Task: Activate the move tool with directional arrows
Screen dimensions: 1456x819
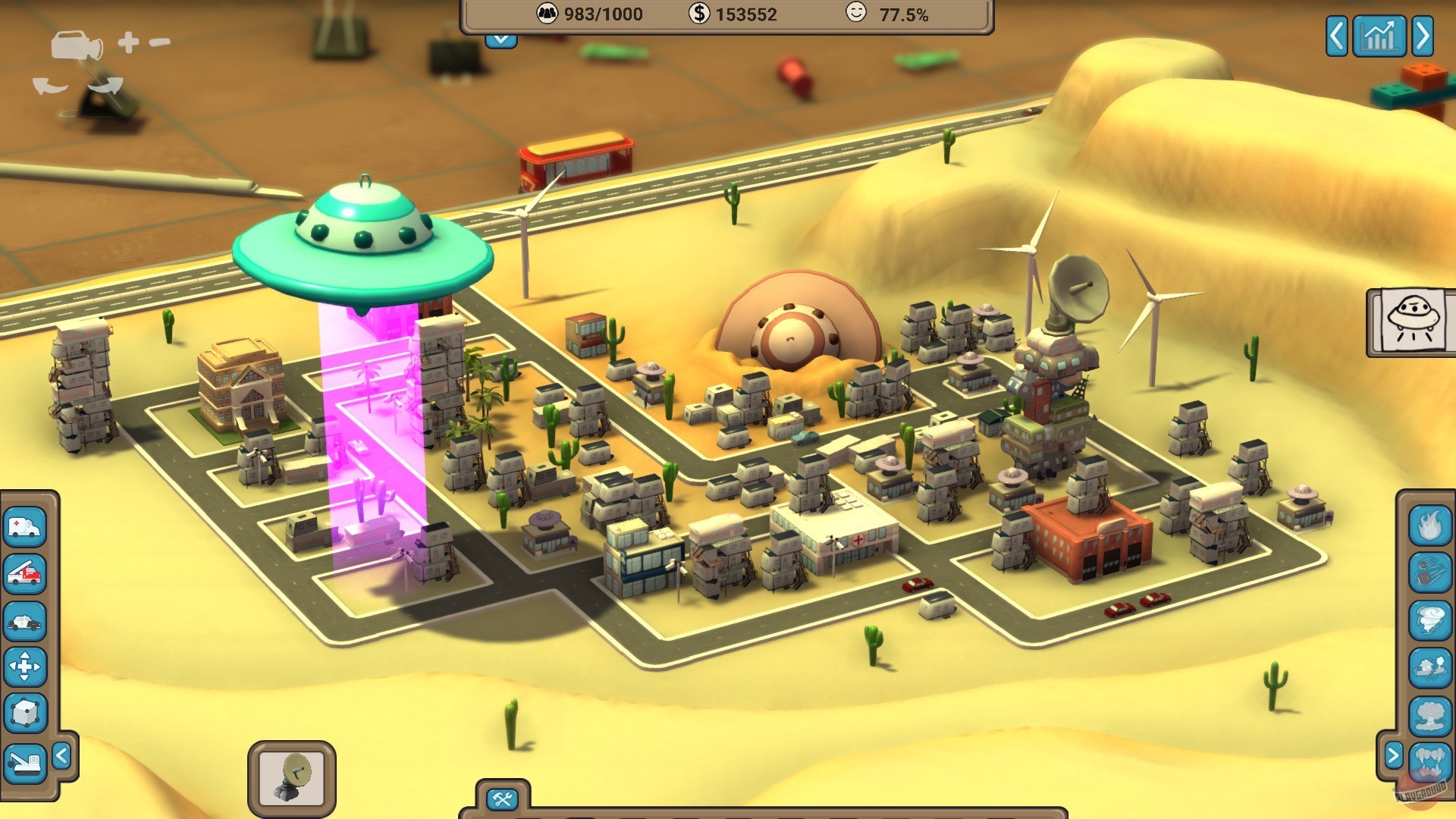Action: point(25,665)
